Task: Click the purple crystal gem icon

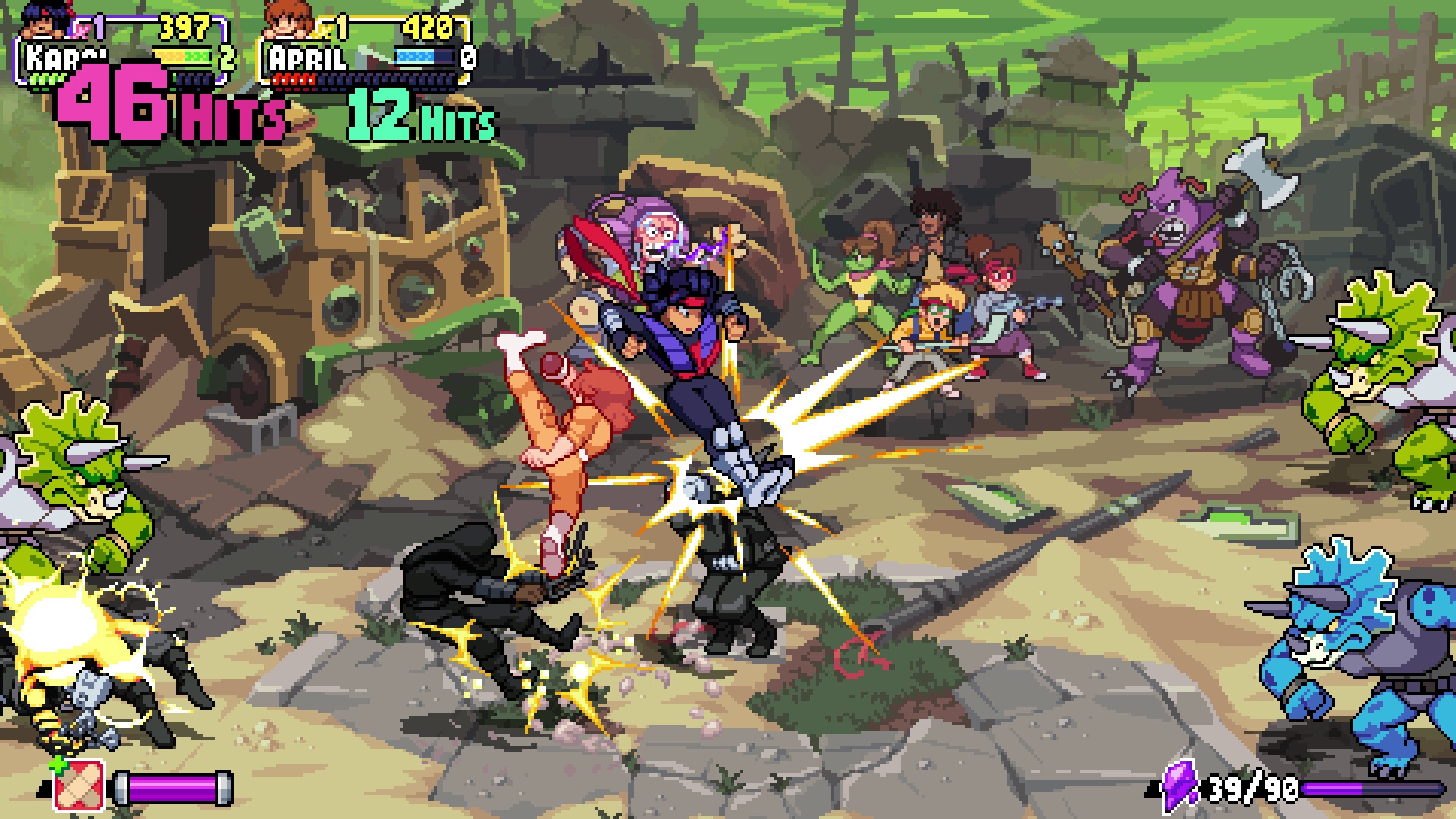Action: click(1179, 786)
